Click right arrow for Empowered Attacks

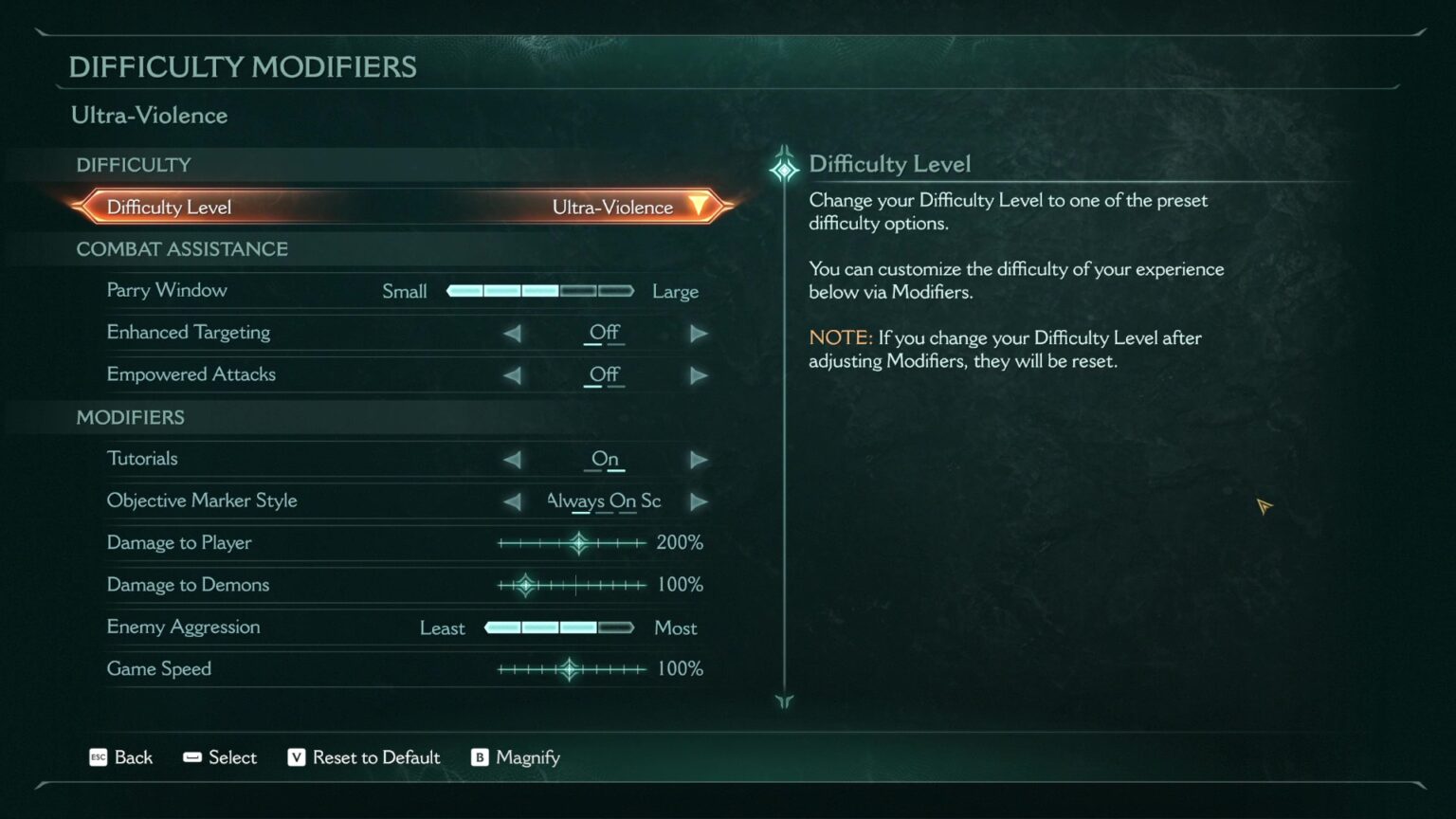(x=699, y=375)
